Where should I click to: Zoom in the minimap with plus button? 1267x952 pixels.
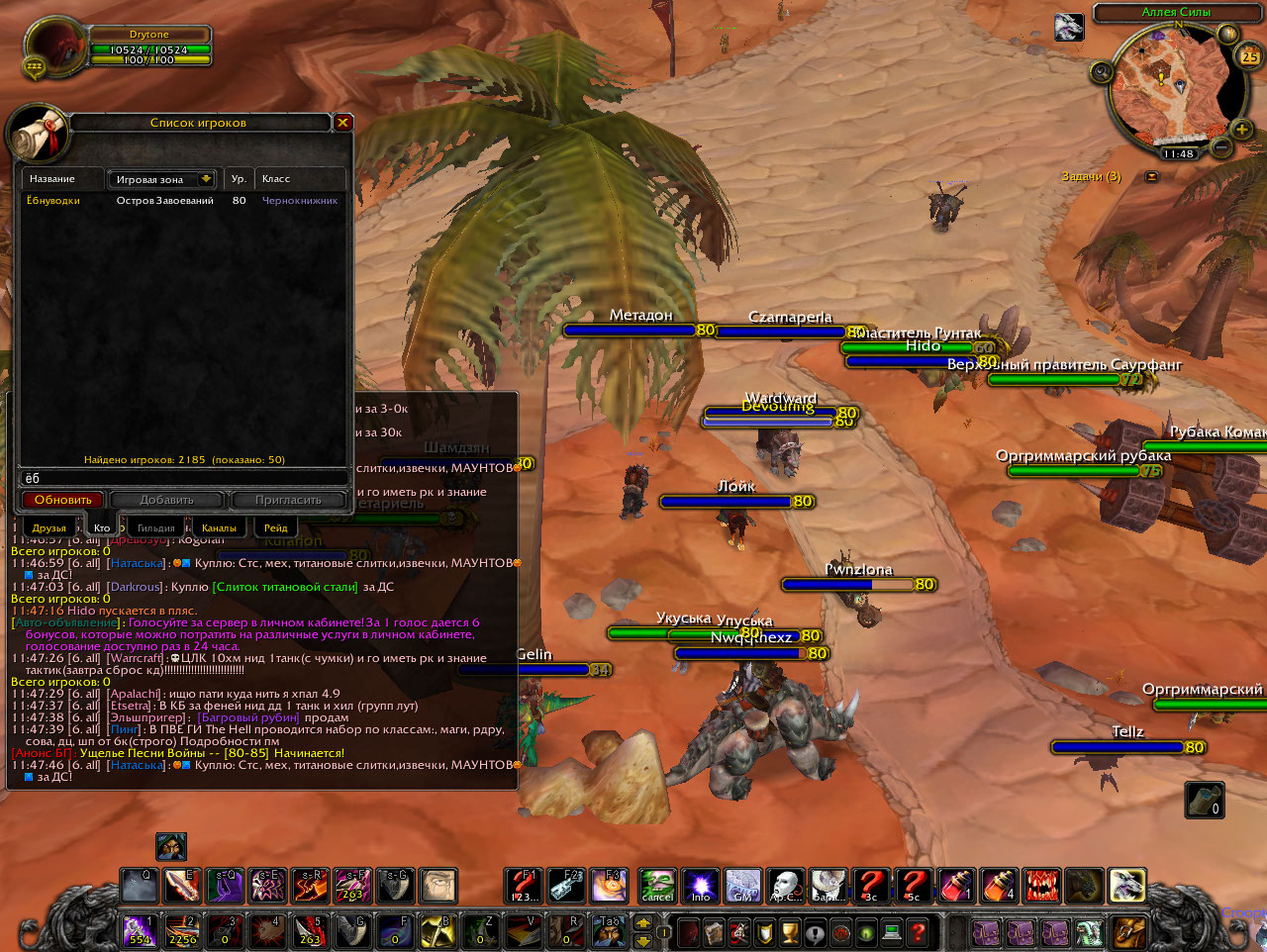1240,129
